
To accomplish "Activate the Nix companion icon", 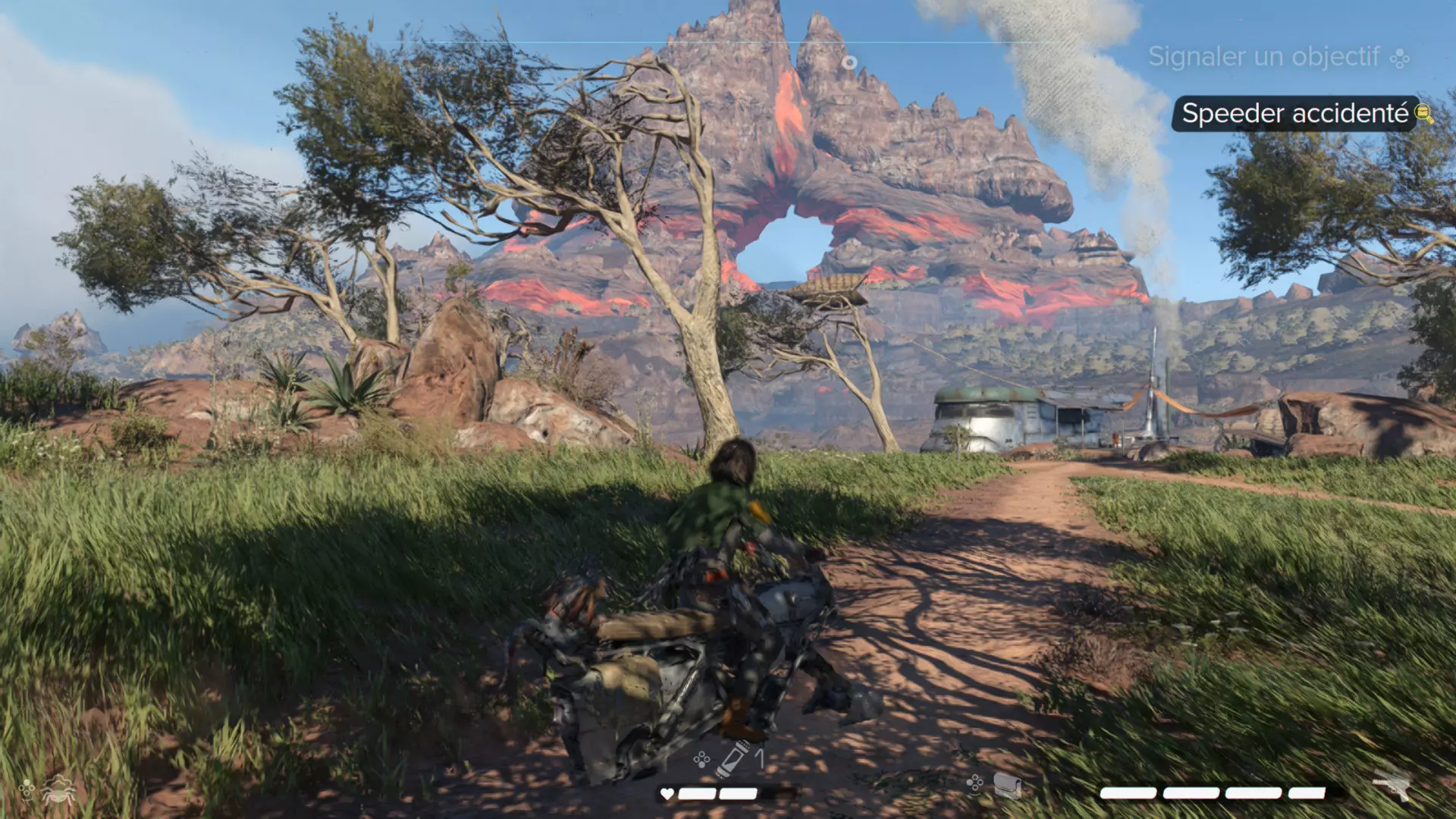I will pos(58,791).
